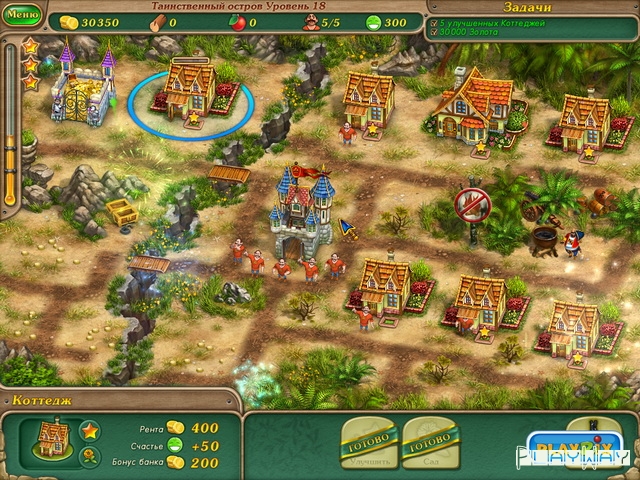Open the green Меню button
This screenshot has height=480, width=640.
(22, 16)
